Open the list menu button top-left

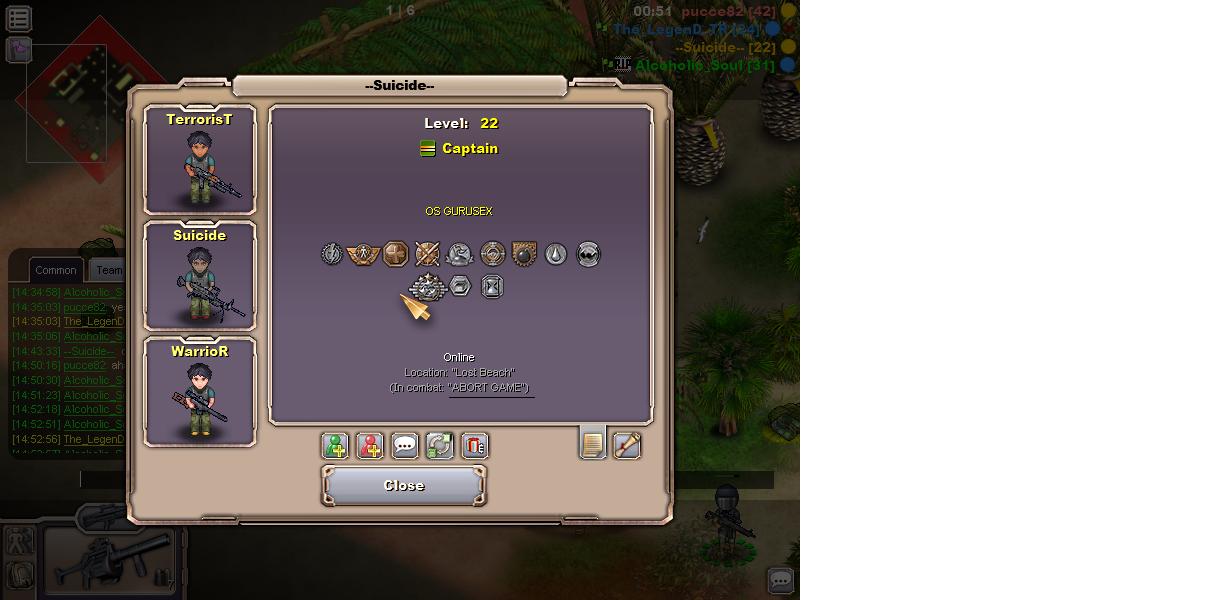point(19,18)
